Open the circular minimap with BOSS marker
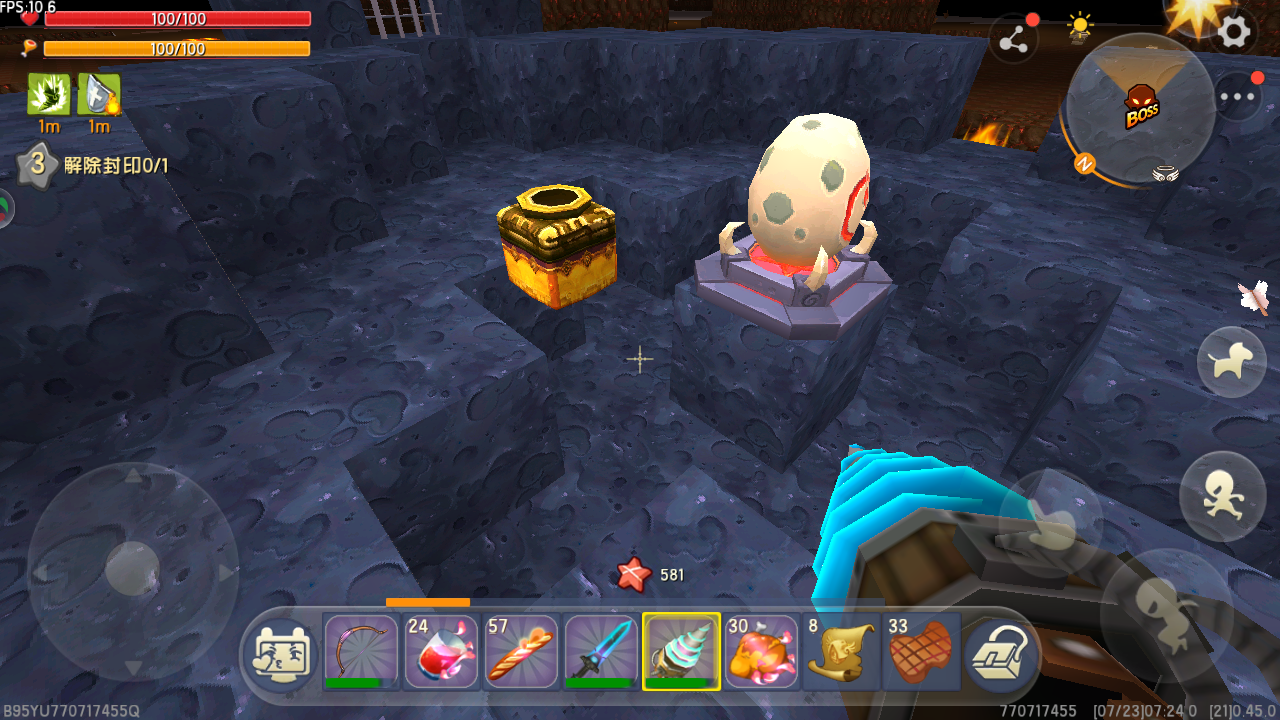Viewport: 1280px width, 720px height. pos(1139,109)
